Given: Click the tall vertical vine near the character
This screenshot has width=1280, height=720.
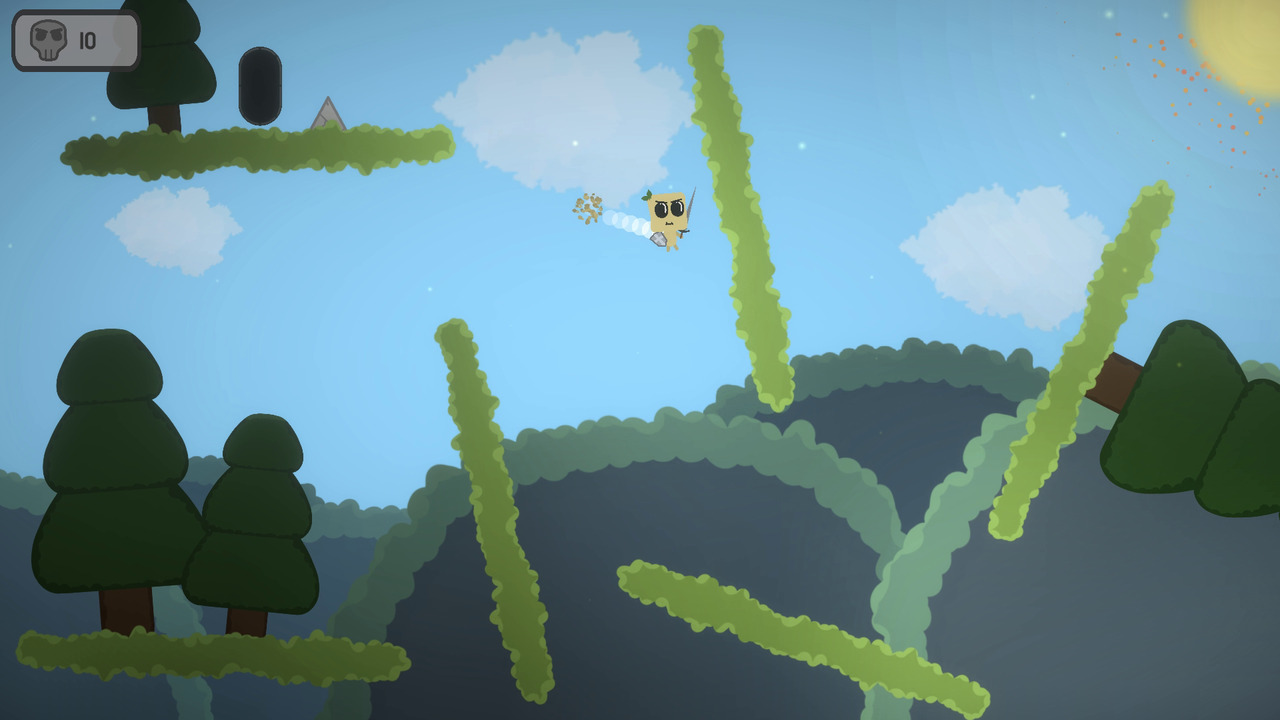Looking at the screenshot, I should pyautogui.click(x=735, y=200).
